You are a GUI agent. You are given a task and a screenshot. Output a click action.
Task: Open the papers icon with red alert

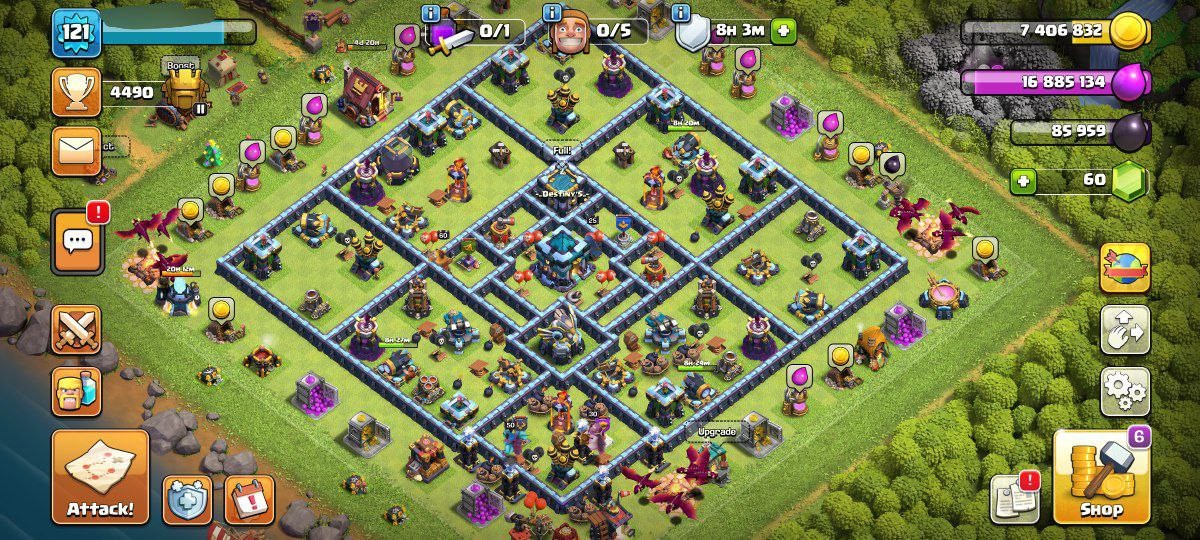point(1015,497)
